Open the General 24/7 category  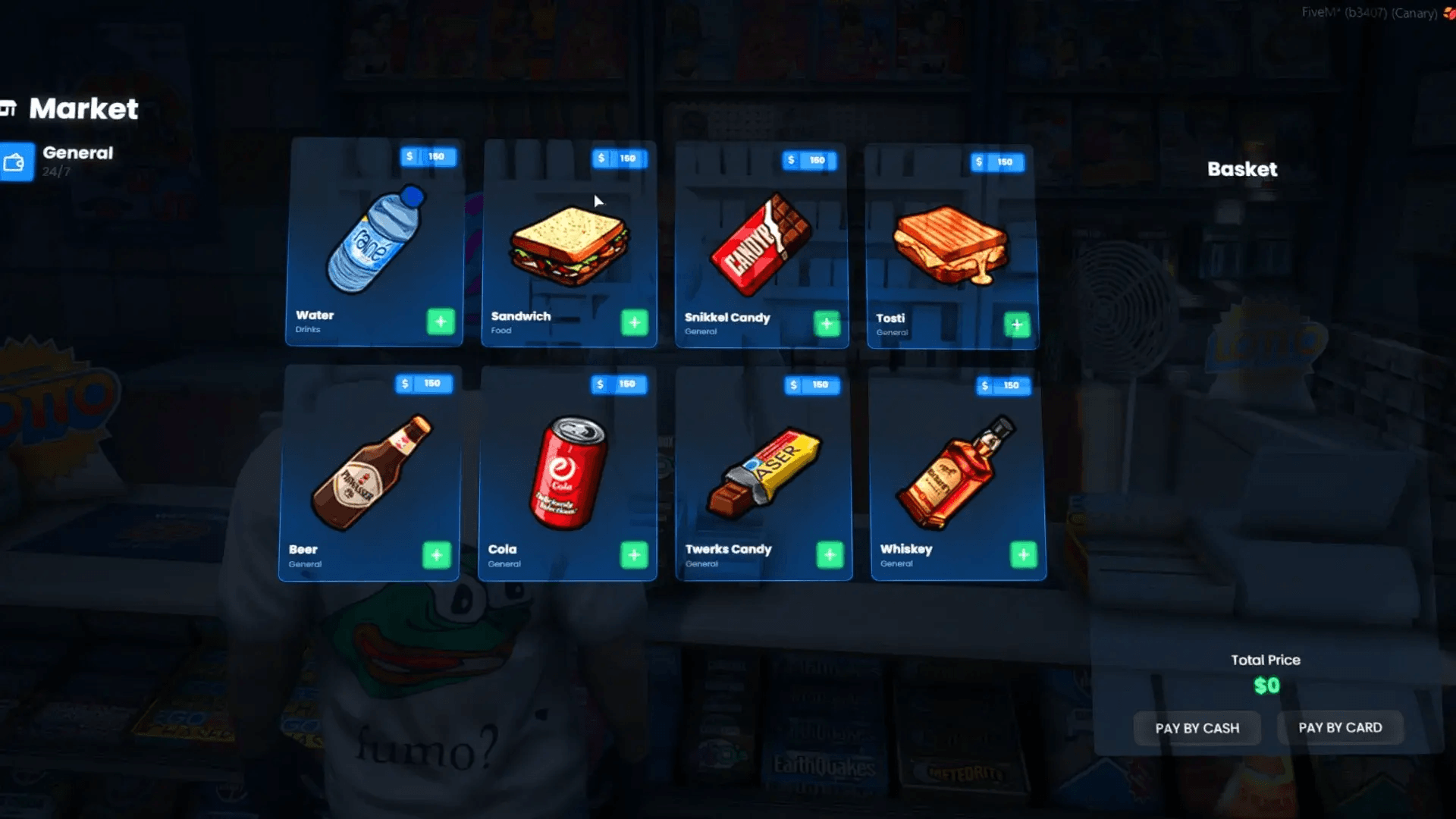click(x=76, y=161)
